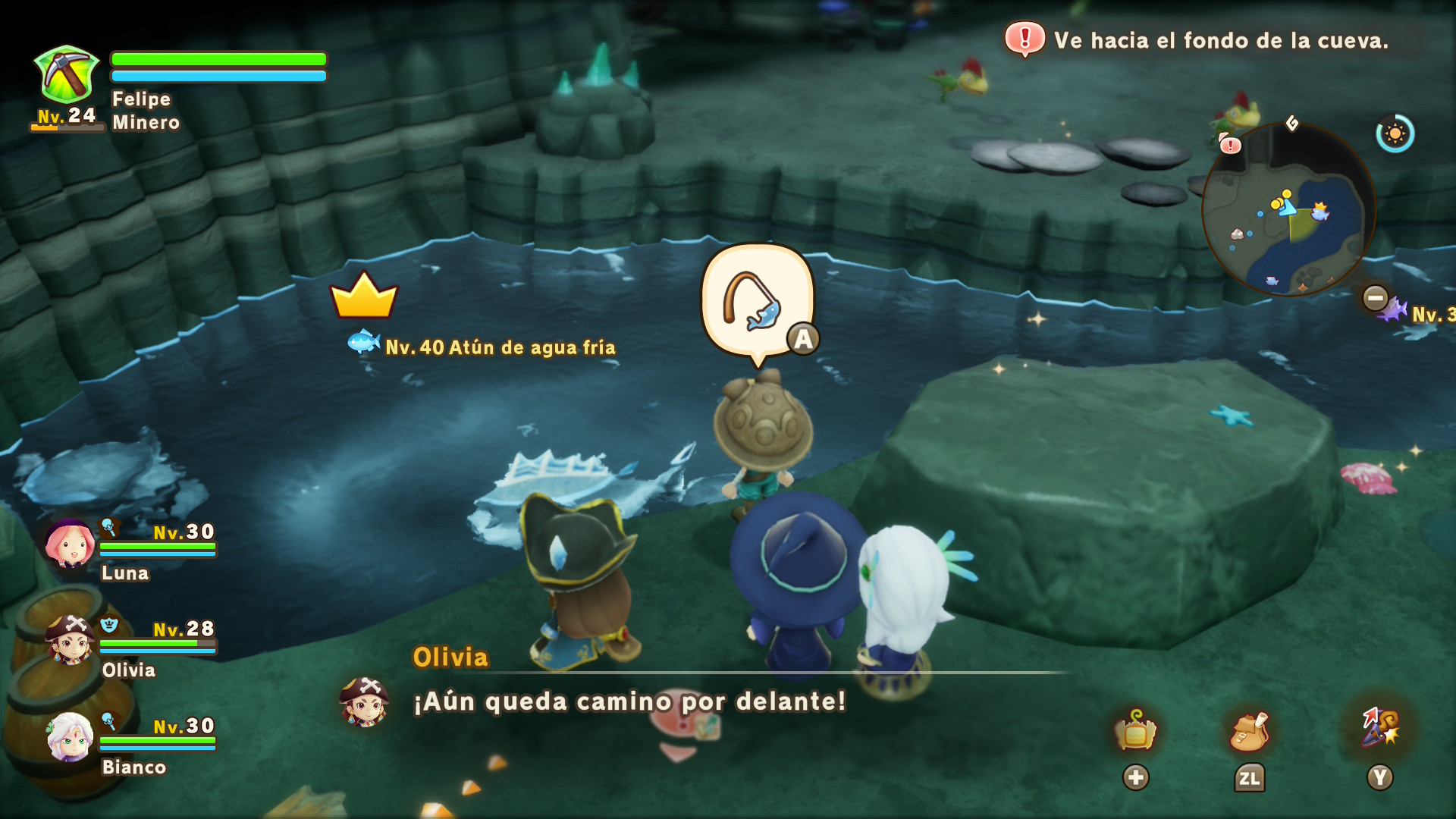The height and width of the screenshot is (819, 1456).
Task: Open the circular cave minimap
Action: (1288, 209)
